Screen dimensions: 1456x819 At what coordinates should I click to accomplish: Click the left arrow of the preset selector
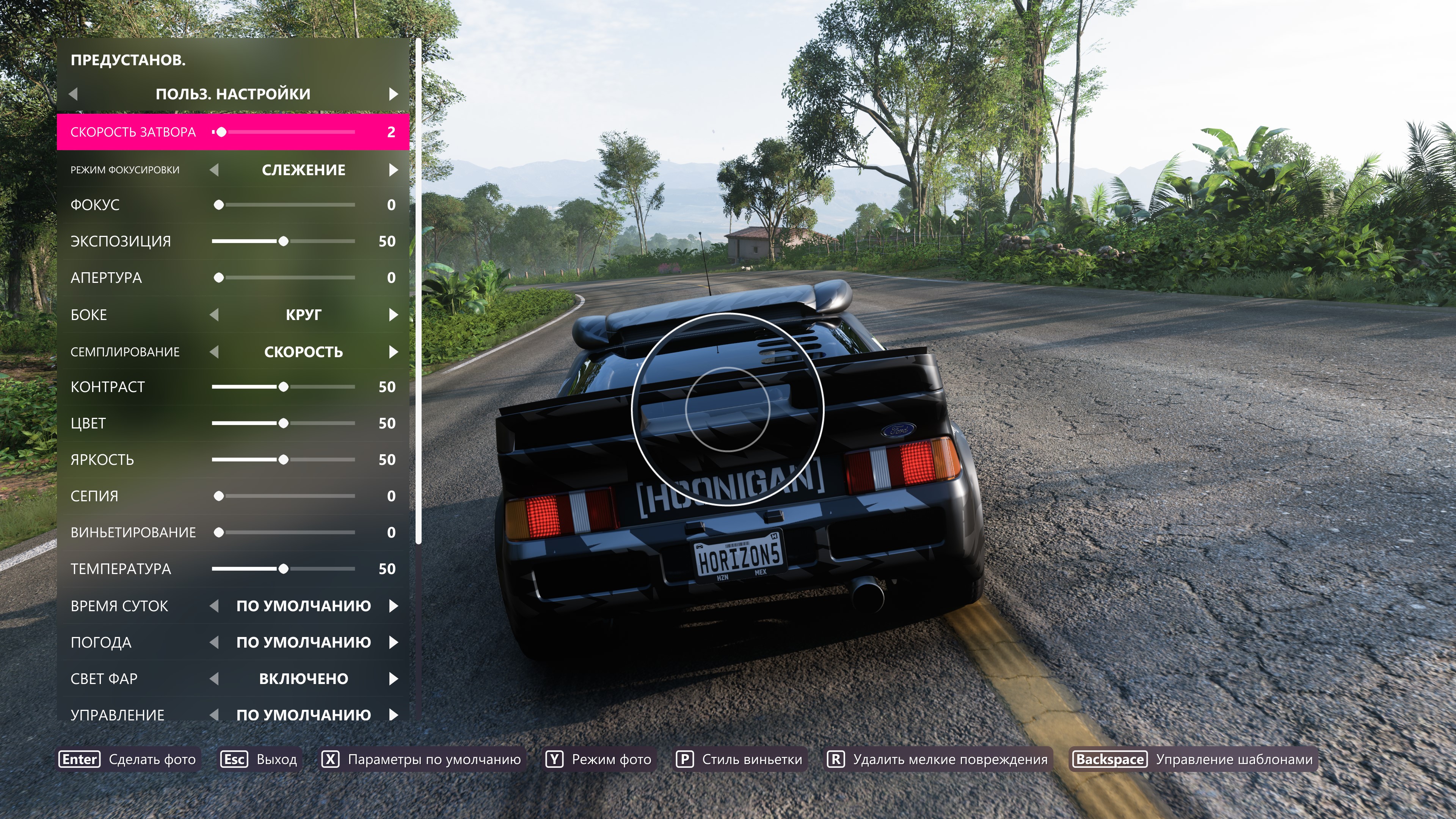pyautogui.click(x=73, y=94)
